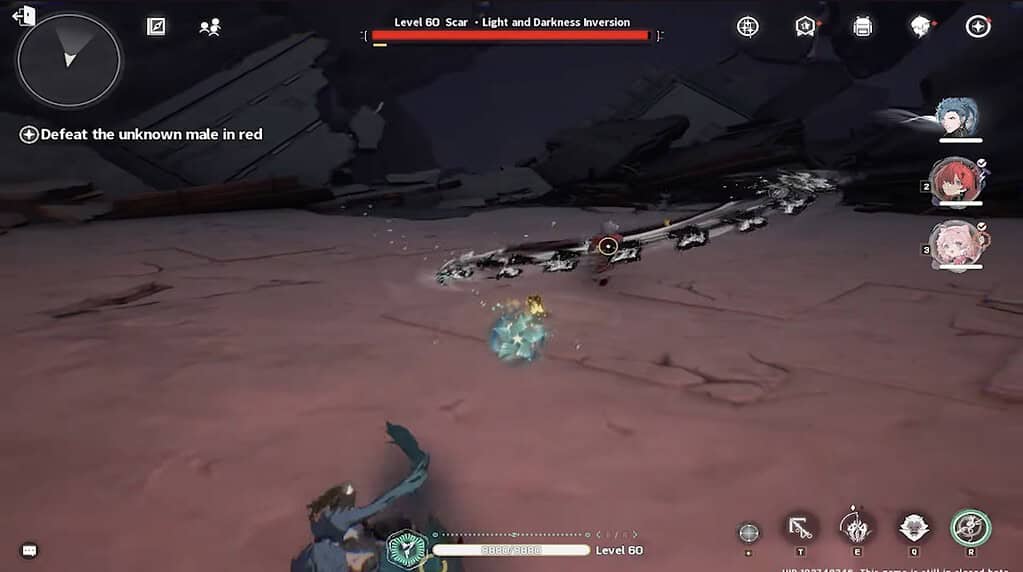Viewport: 1023px width, 572px height.
Task: Open the quest tracker 'Defeat the unknown male in red'
Action: click(140, 134)
